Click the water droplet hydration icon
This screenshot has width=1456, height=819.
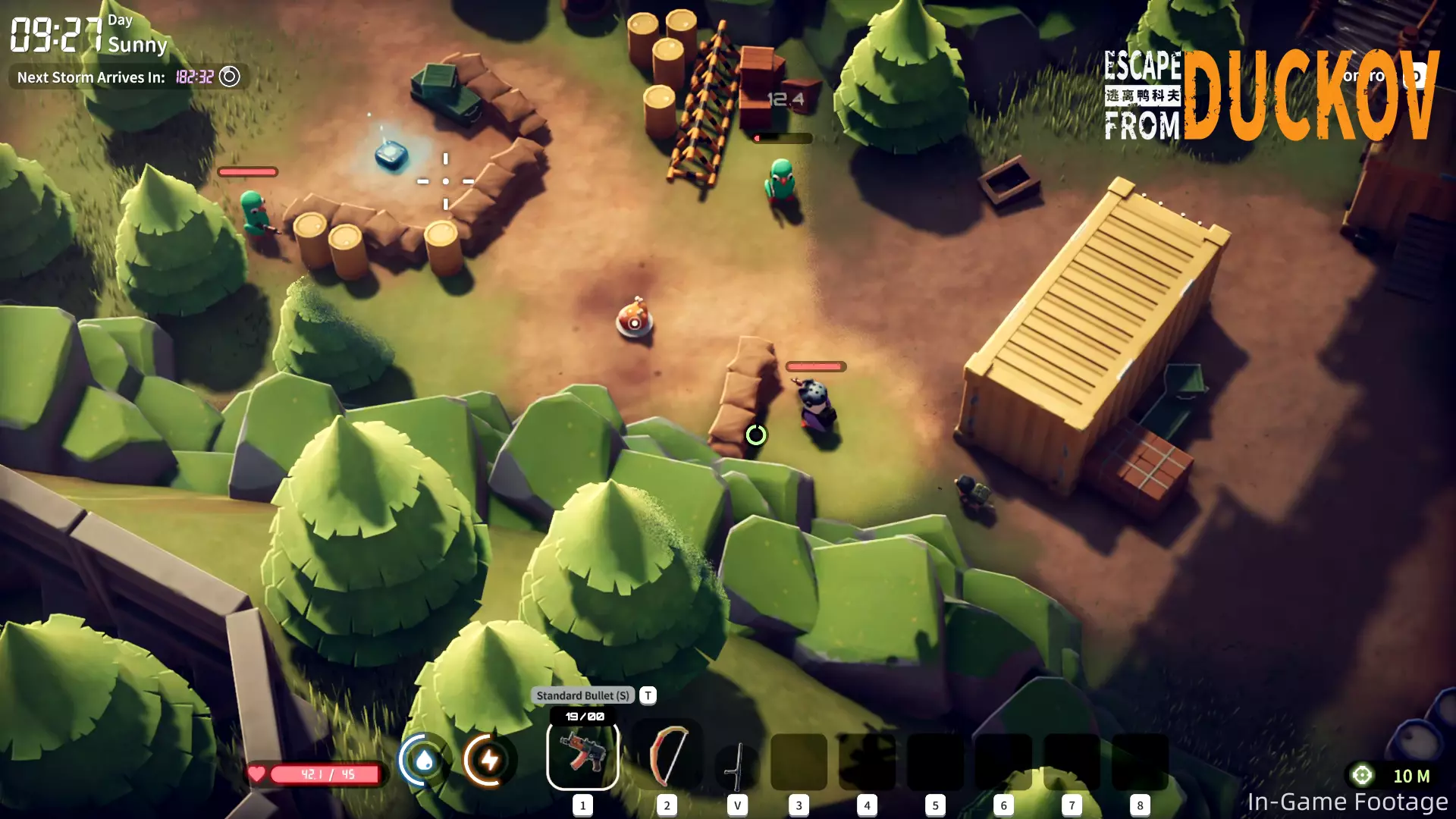tap(424, 760)
